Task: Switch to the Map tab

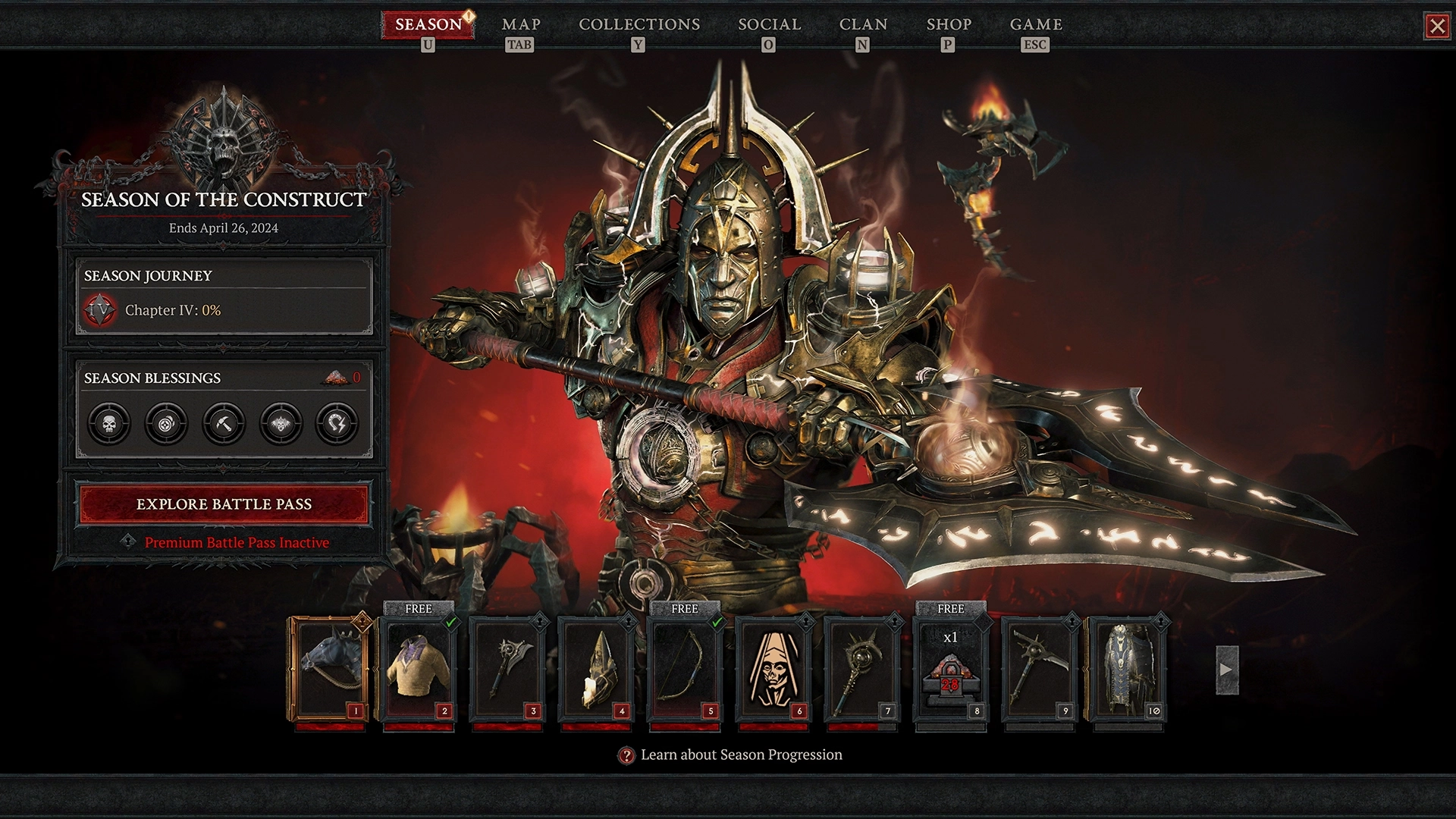Action: (520, 24)
